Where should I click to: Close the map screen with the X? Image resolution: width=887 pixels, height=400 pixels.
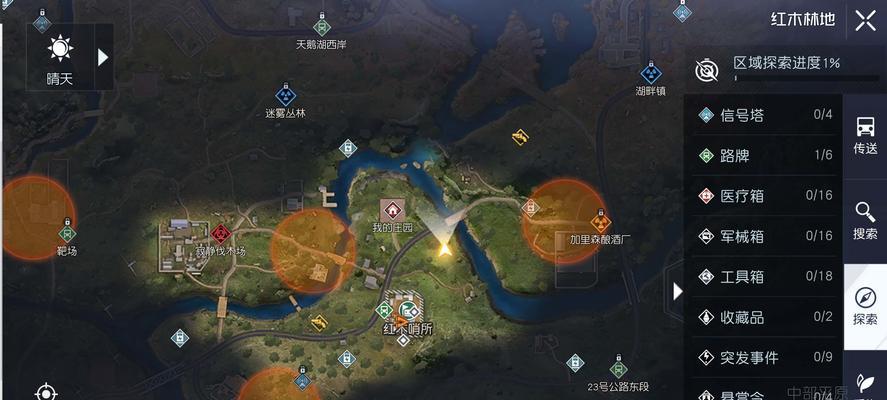[x=864, y=20]
